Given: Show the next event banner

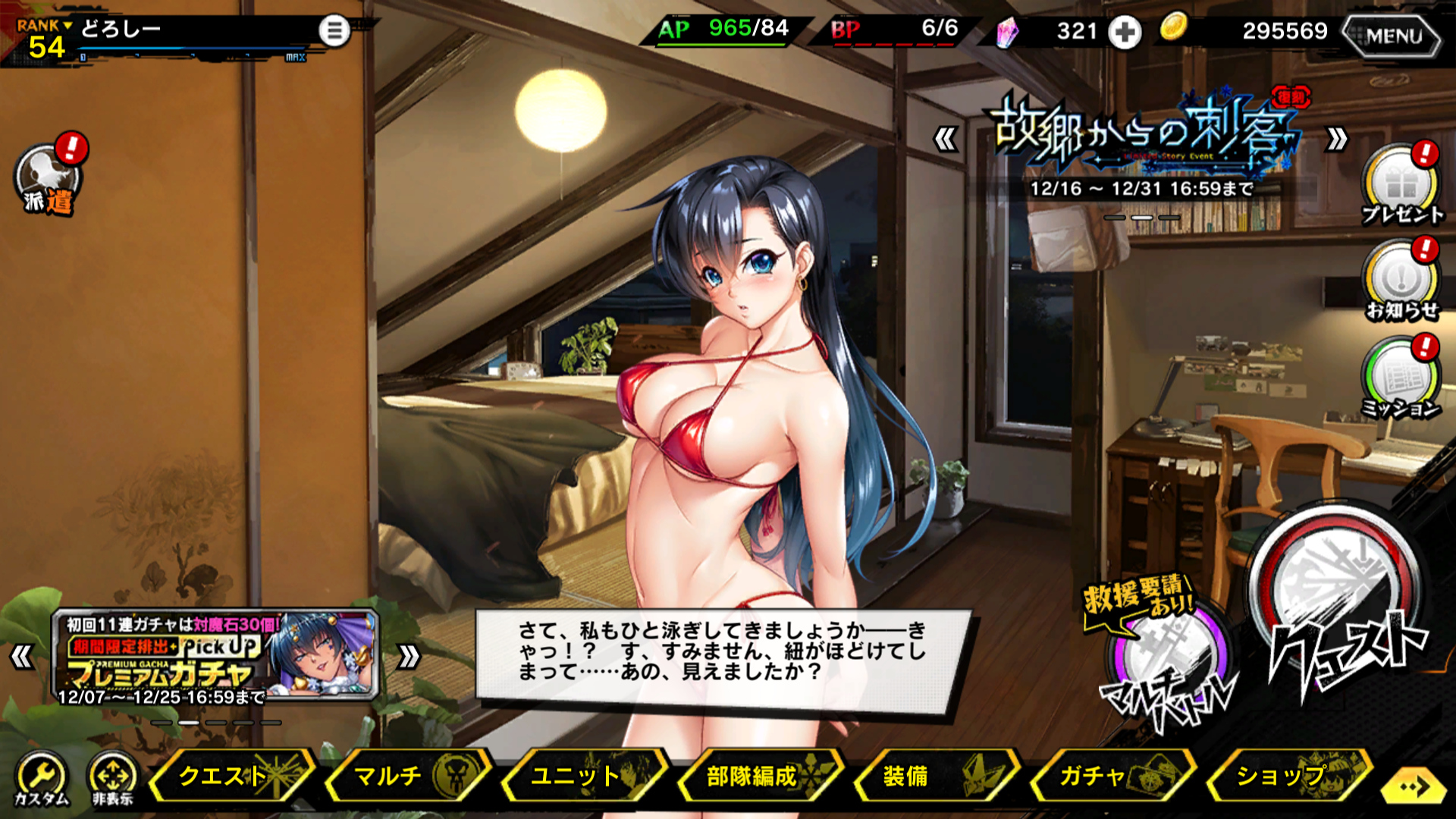Looking at the screenshot, I should pos(1336,140).
